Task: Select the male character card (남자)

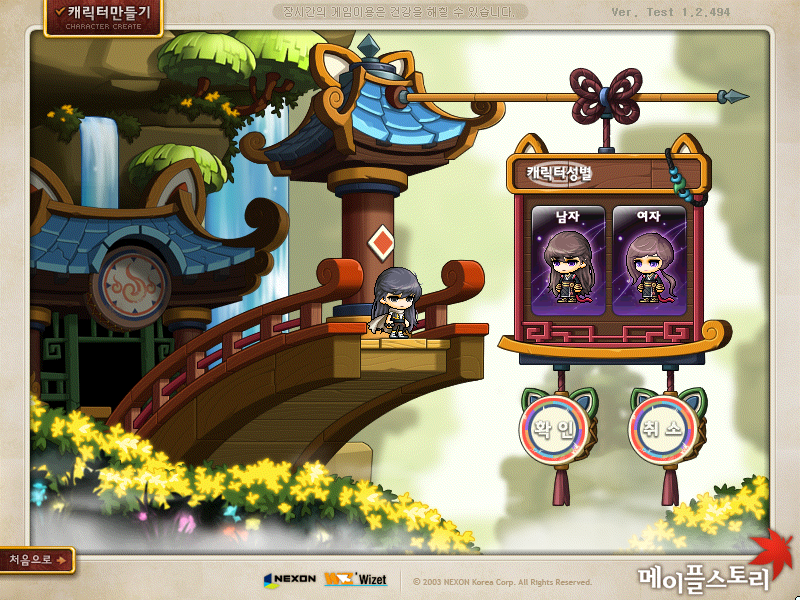Action: (x=568, y=260)
